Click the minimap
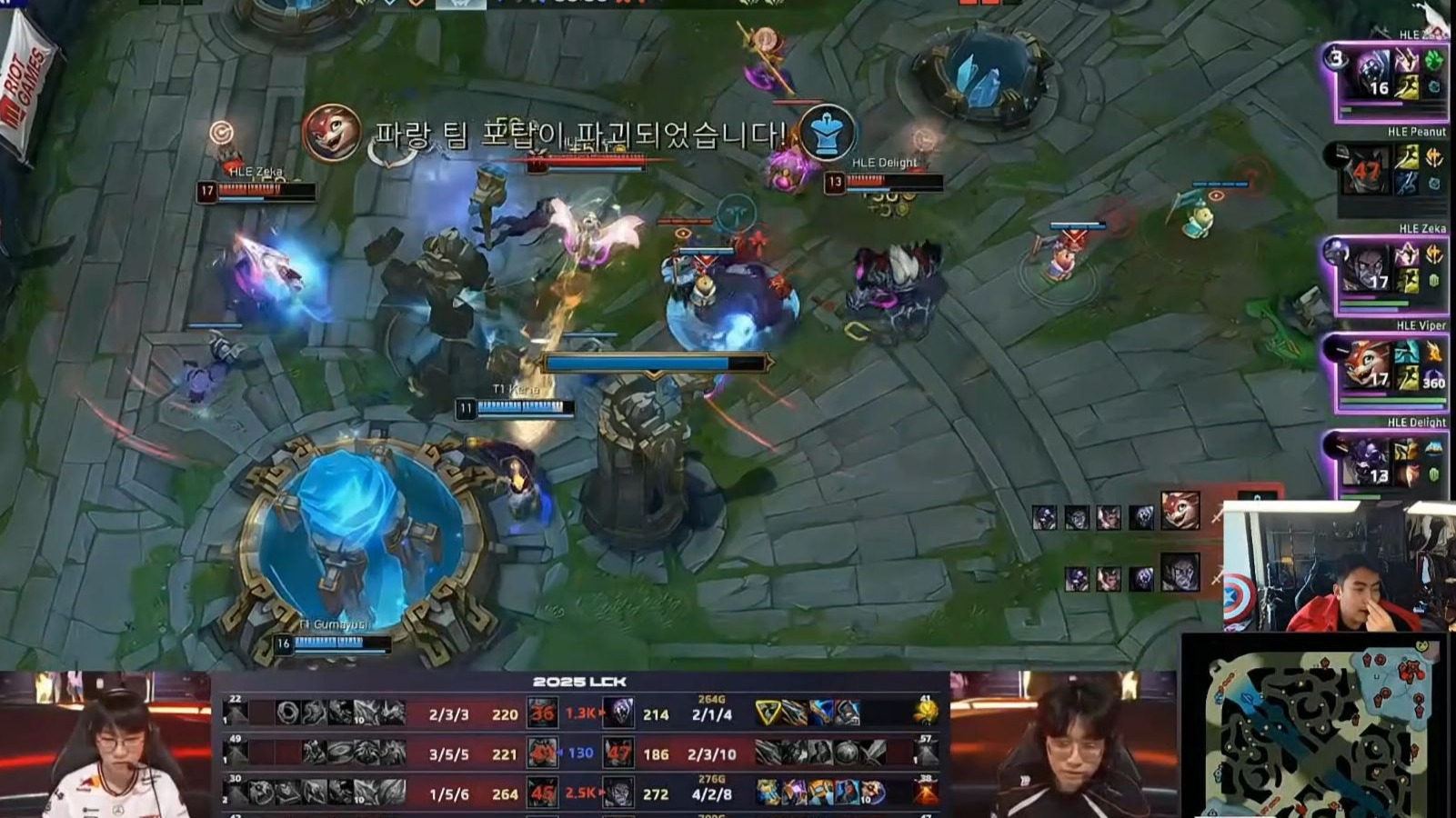 pos(1316,729)
